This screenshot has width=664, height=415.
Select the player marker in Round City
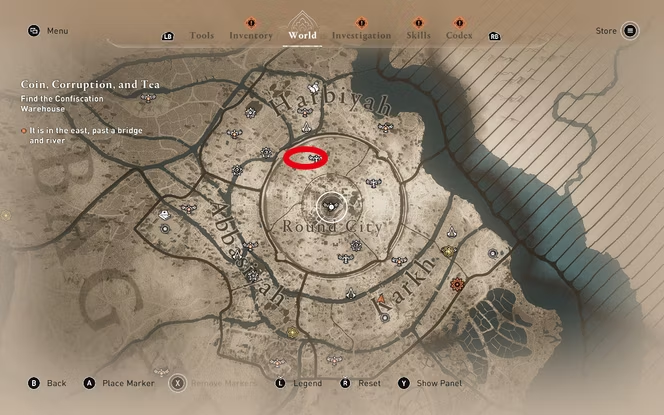[x=328, y=206]
